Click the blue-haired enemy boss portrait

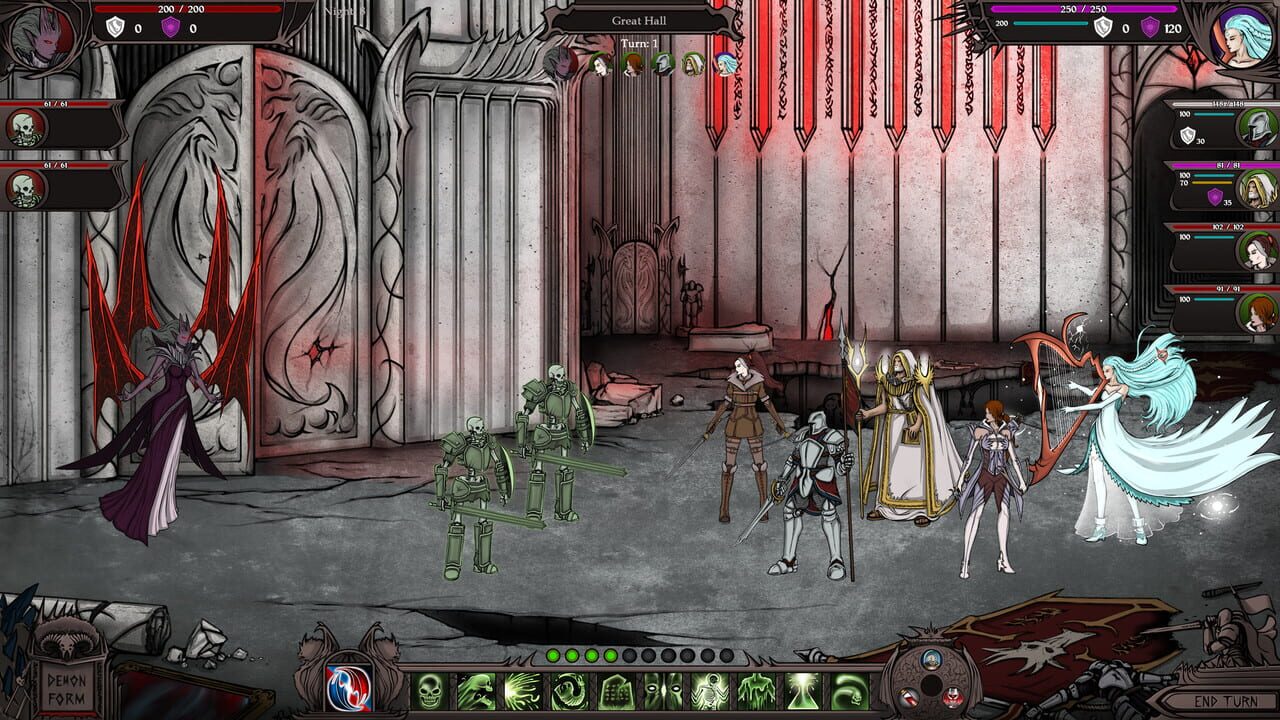(x=1241, y=37)
